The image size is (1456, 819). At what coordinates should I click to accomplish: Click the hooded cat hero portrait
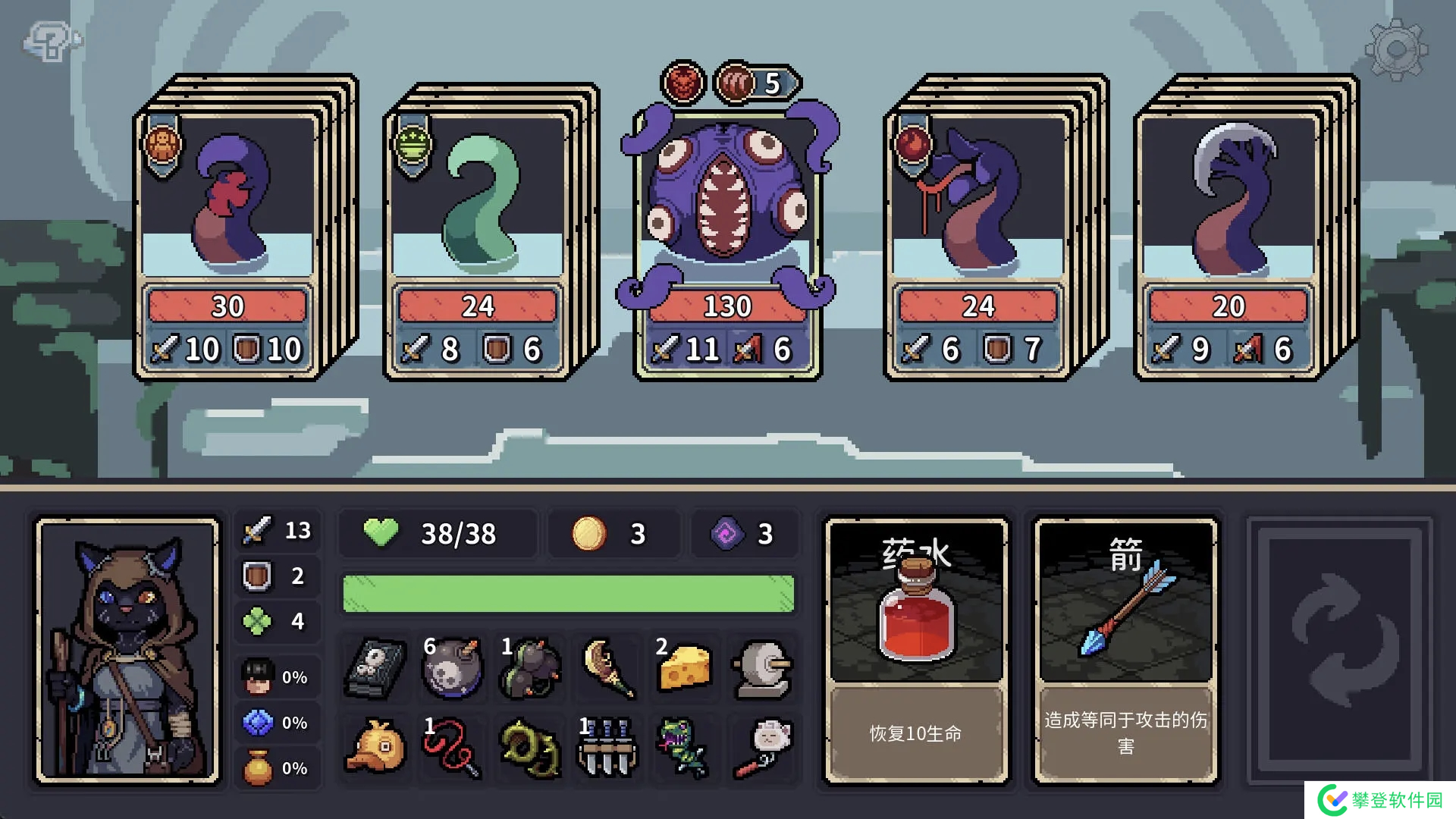tap(128, 651)
